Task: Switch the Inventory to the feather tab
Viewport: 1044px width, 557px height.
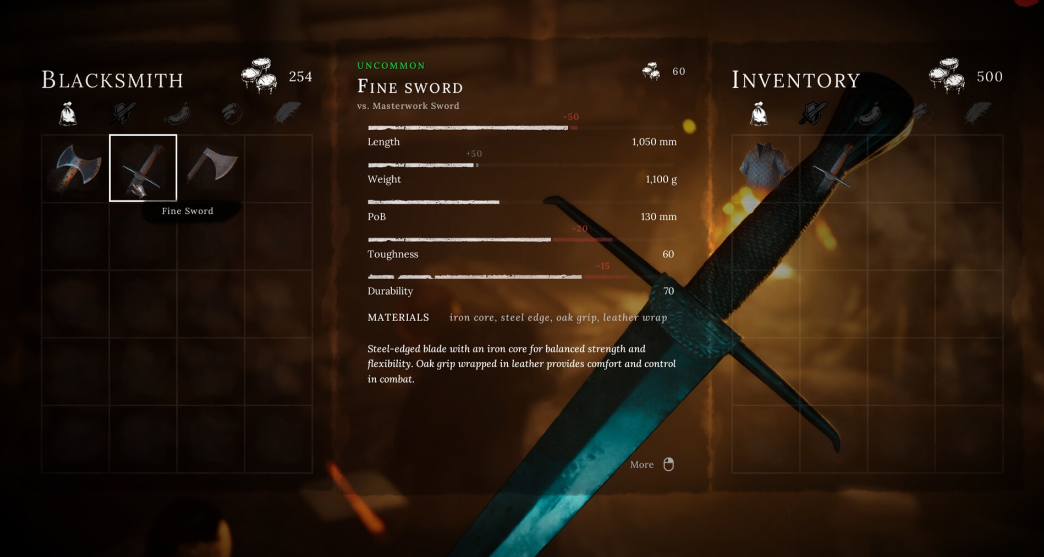Action: point(977,113)
